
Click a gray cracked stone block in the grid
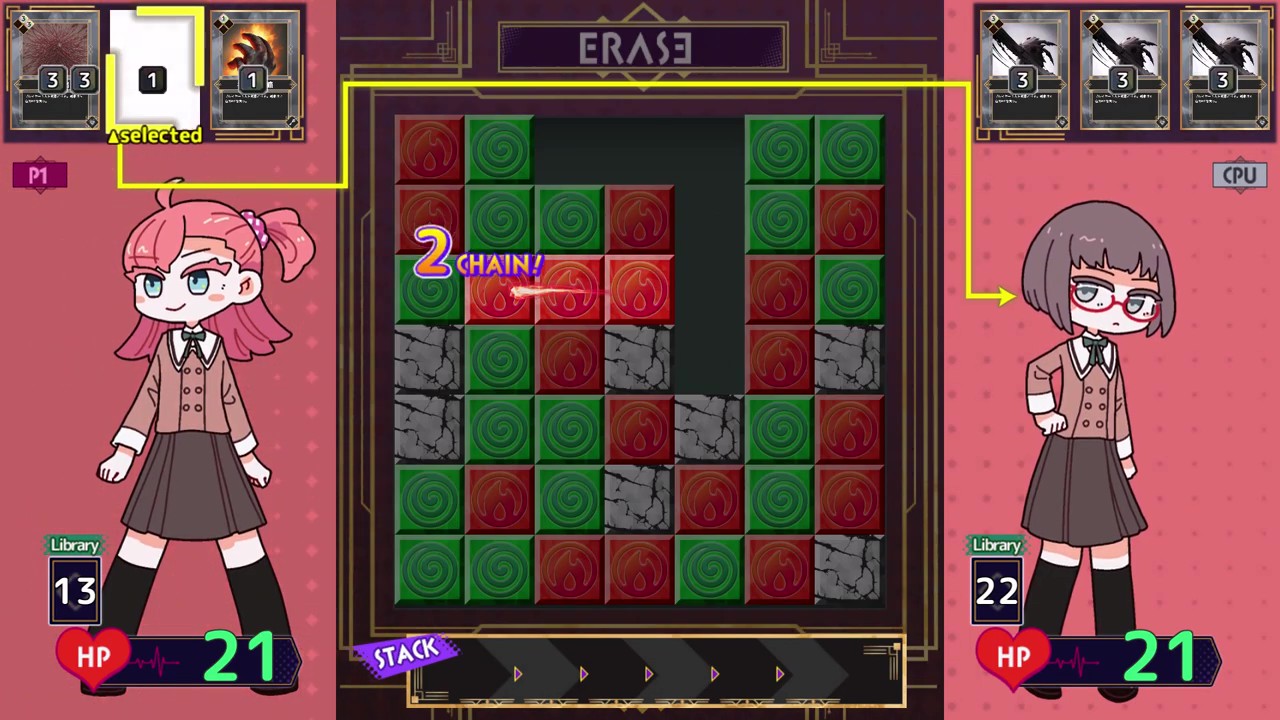[x=429, y=360]
